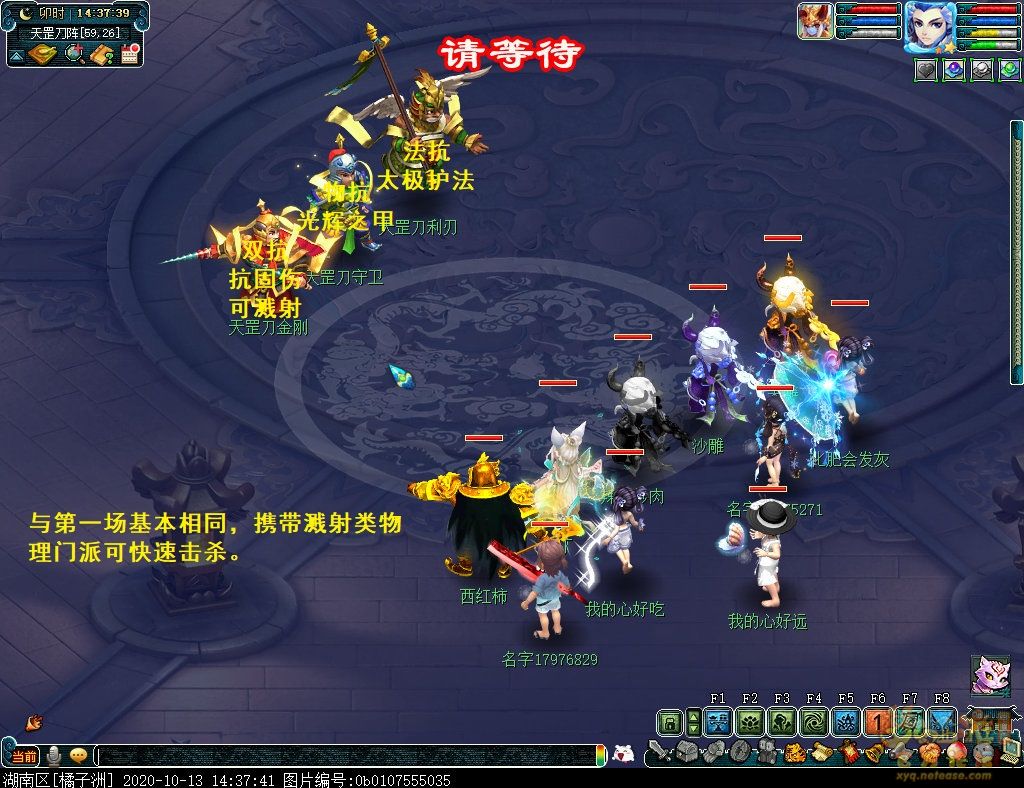Open the sword attack menu icon
Viewport: 1024px width, 788px height.
(659, 750)
